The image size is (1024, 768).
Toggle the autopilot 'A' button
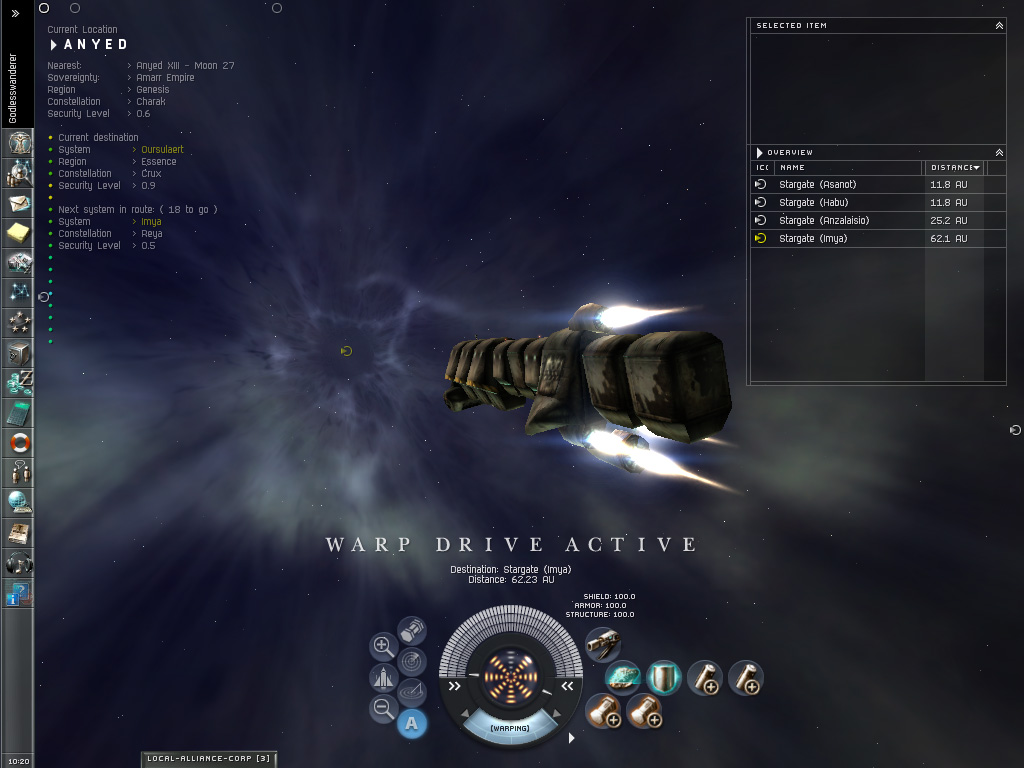click(x=412, y=724)
